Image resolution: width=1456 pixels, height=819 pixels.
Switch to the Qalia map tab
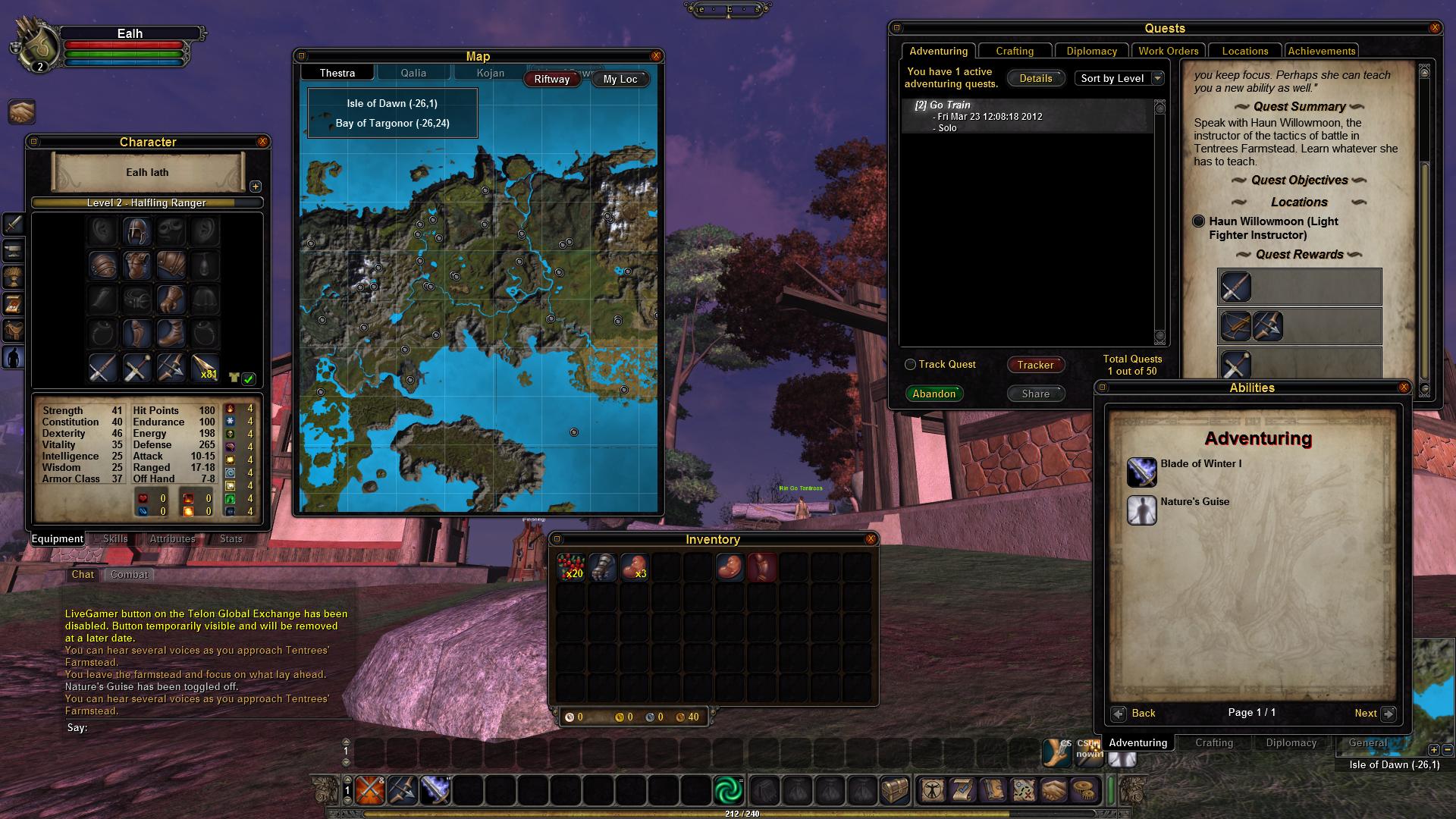click(413, 73)
